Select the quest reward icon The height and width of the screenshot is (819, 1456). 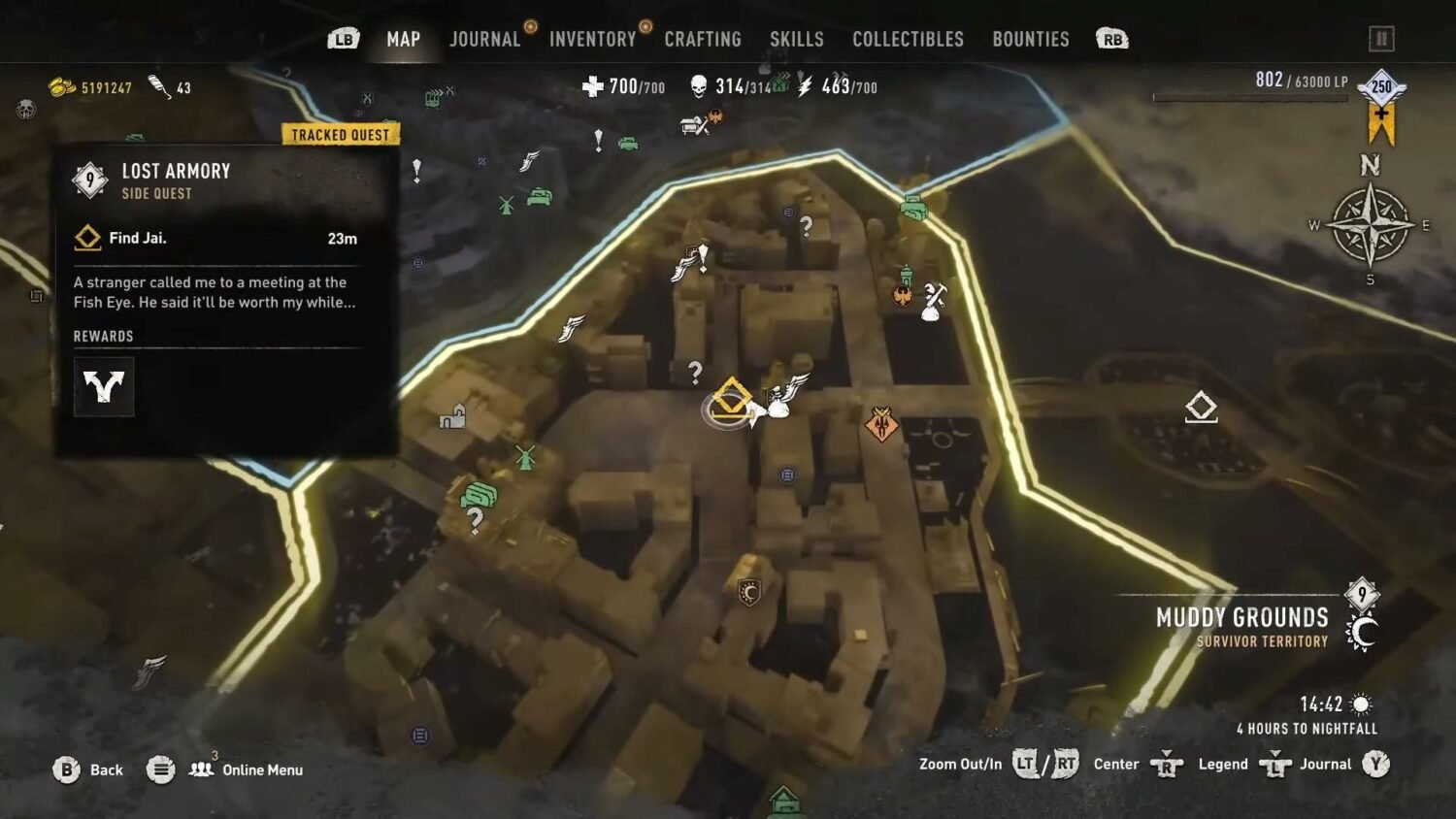pos(104,386)
